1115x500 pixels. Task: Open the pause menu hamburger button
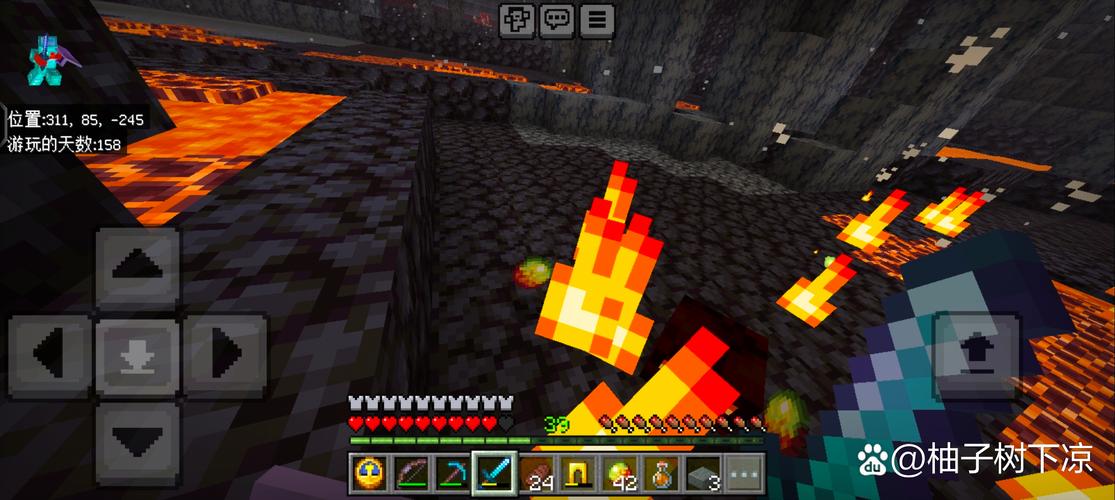point(597,19)
